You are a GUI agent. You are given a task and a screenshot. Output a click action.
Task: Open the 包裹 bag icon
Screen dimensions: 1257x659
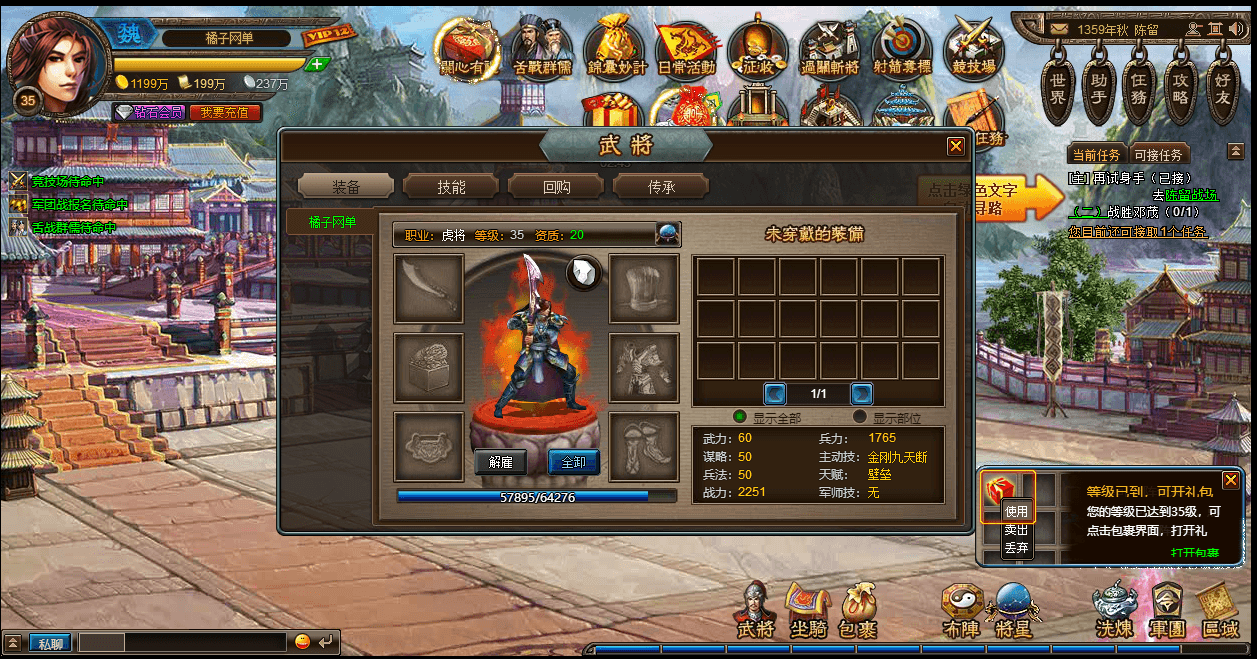(858, 609)
